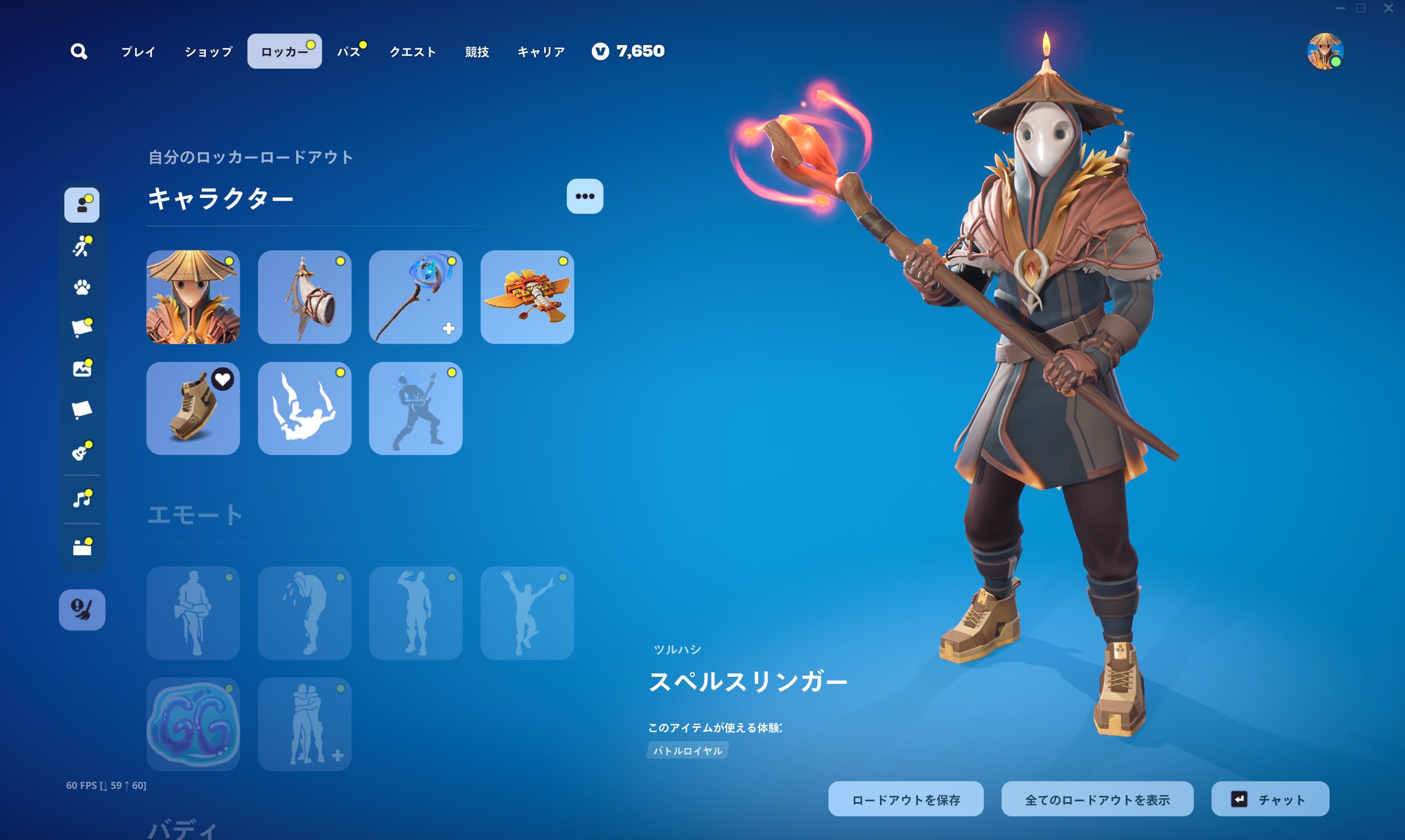Viewport: 1405px width, 840px height.
Task: Click ロードアウトを保存 button
Action: click(905, 799)
